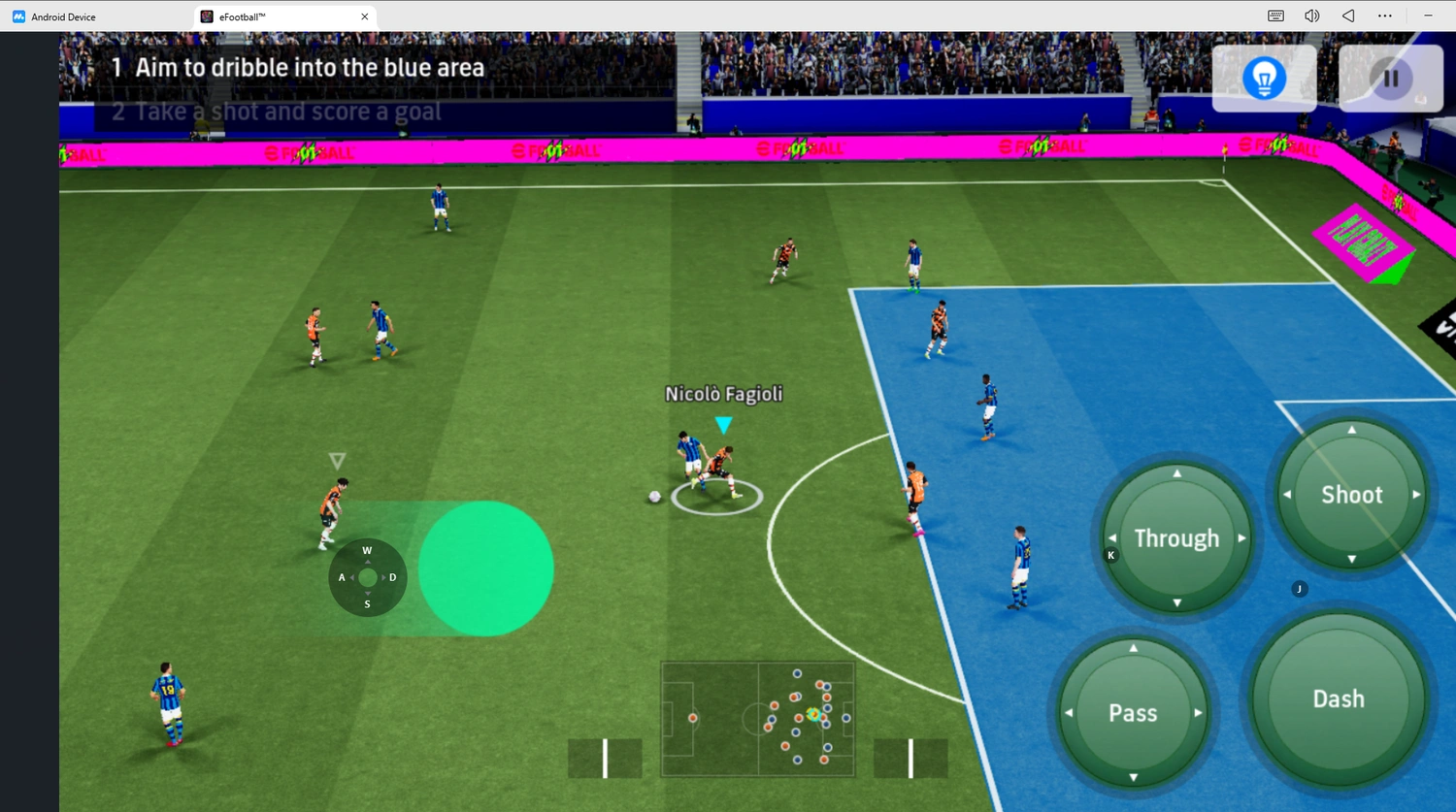
Task: Click the Android Device logo in the titlebar
Action: coord(18,16)
